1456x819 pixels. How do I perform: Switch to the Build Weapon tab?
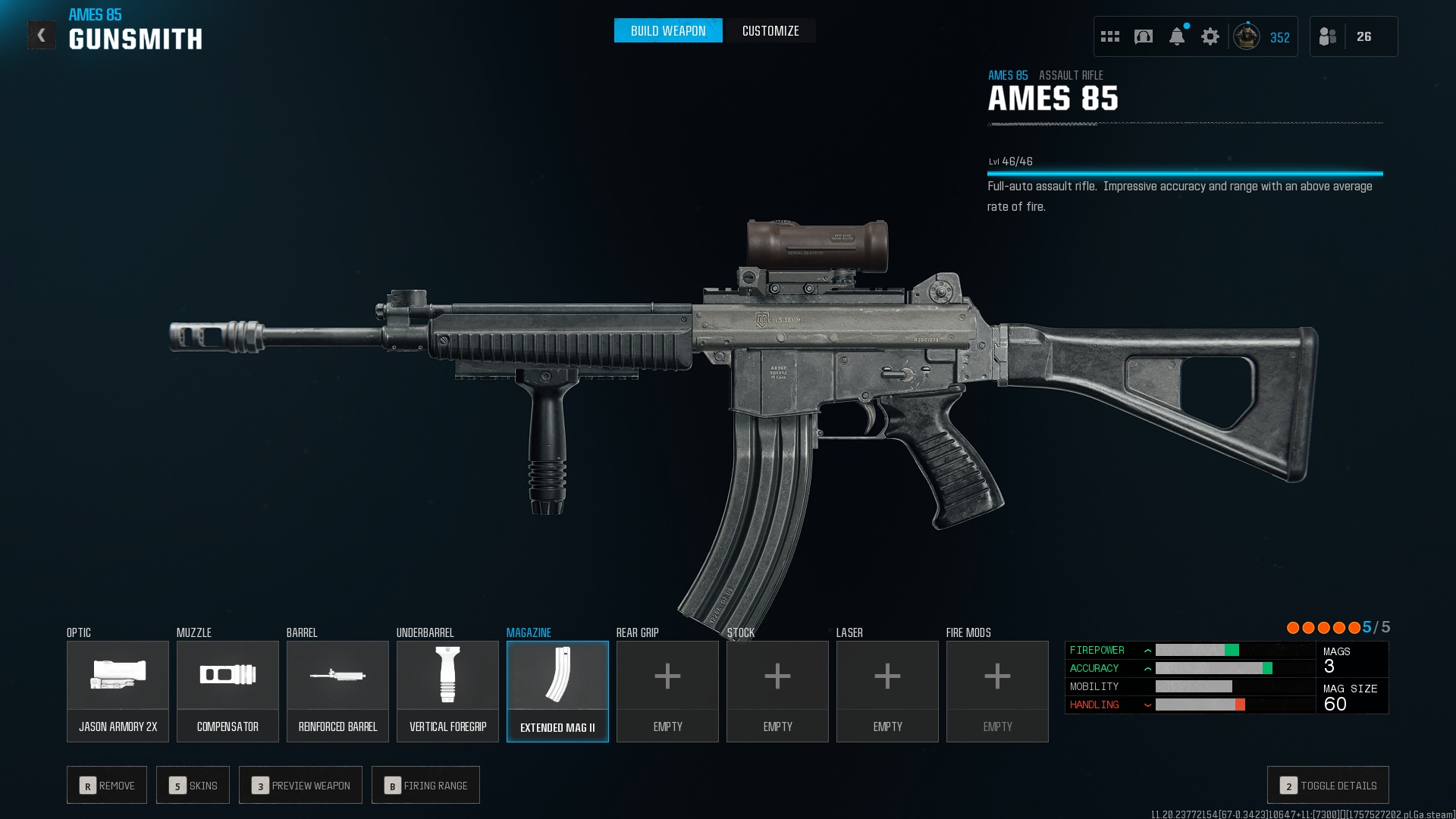click(x=667, y=31)
